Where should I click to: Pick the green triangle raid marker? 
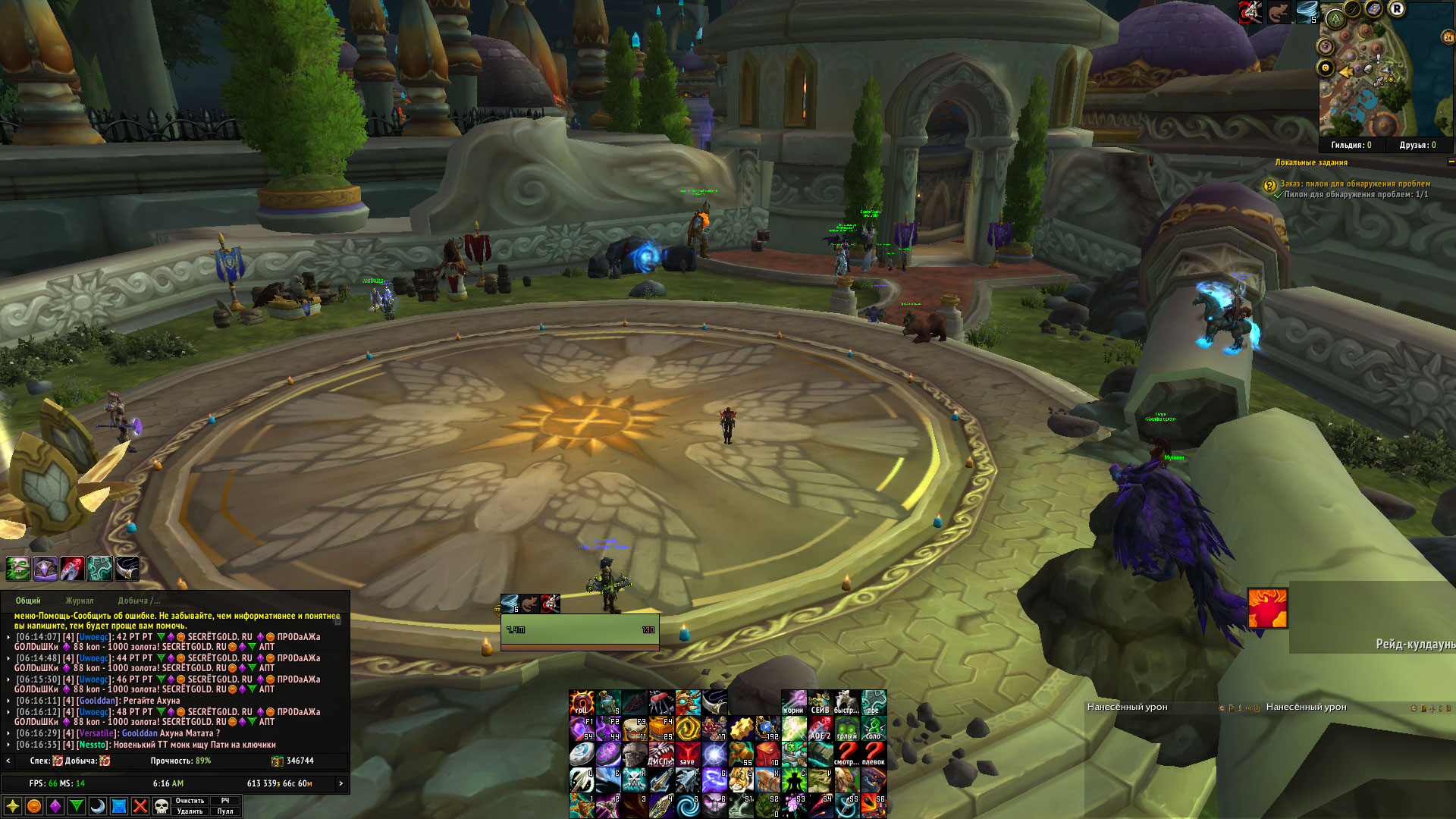point(77,806)
